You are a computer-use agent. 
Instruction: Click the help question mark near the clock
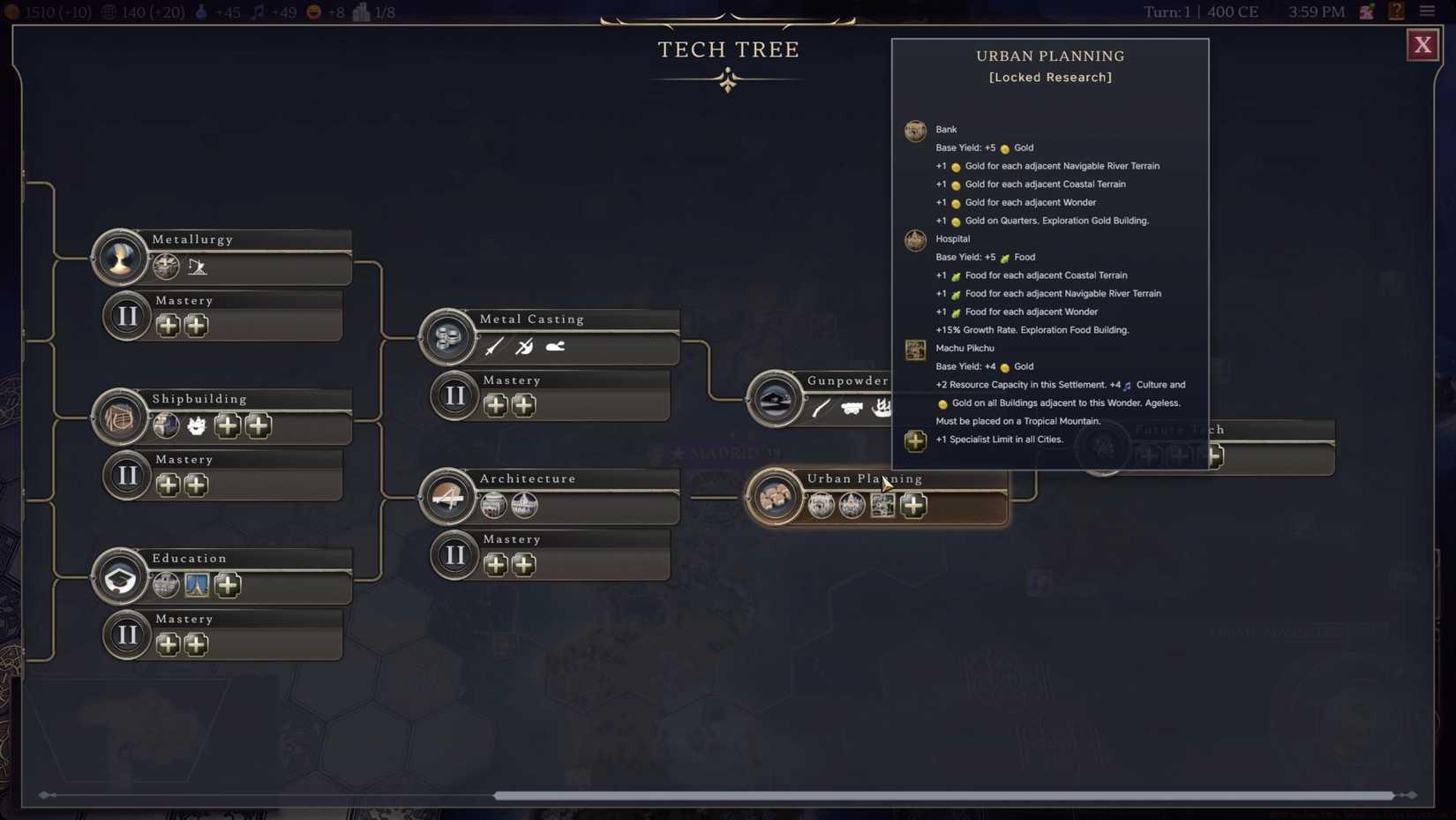coord(1396,11)
